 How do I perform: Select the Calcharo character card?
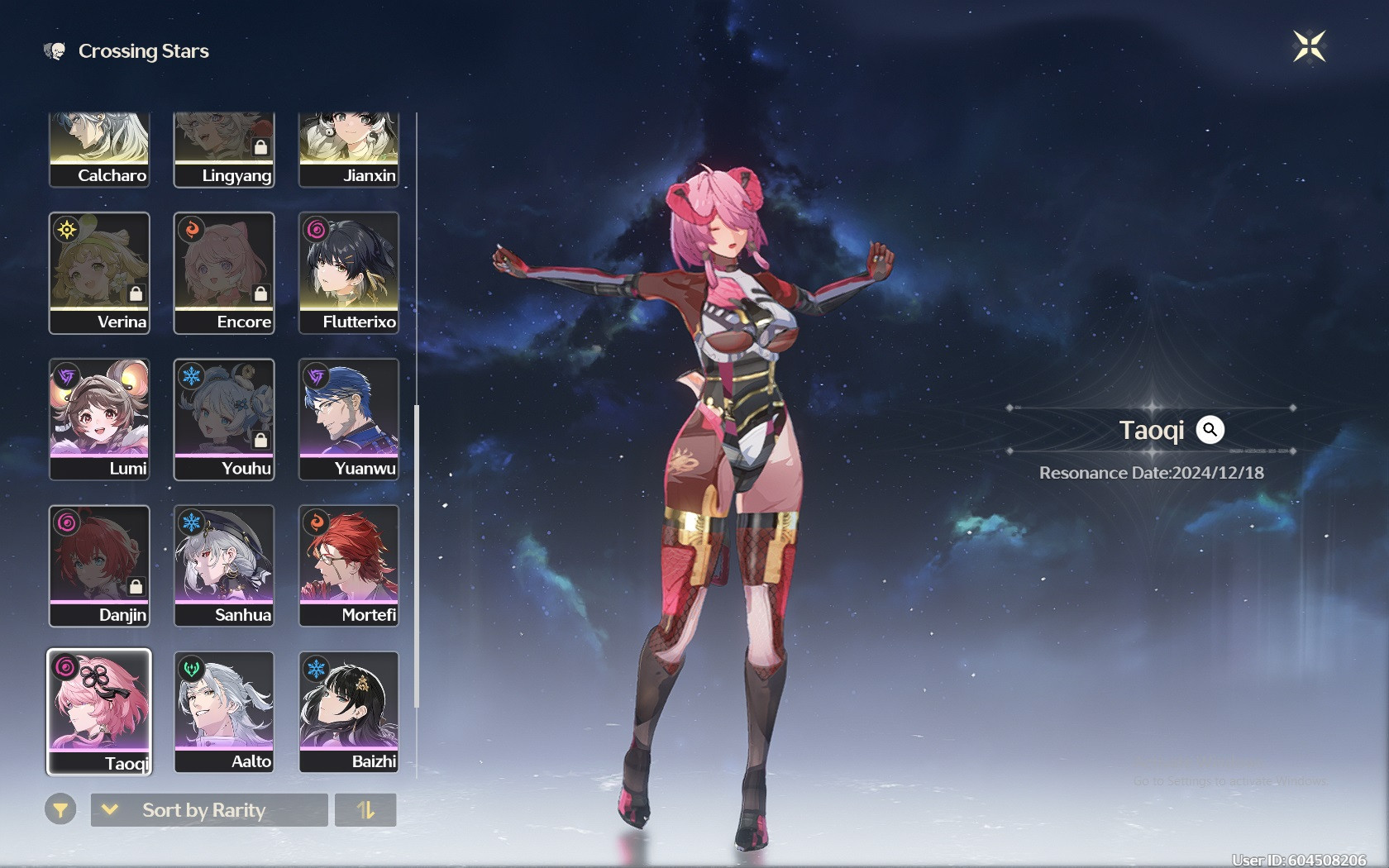click(99, 150)
